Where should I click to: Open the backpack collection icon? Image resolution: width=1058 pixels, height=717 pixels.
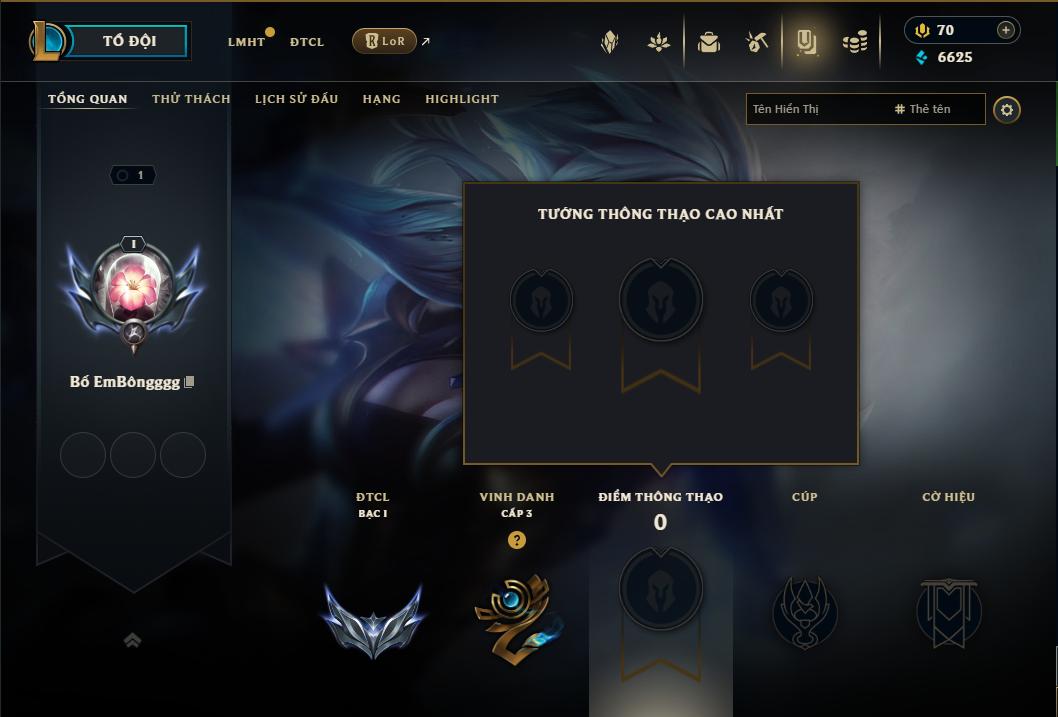click(709, 42)
